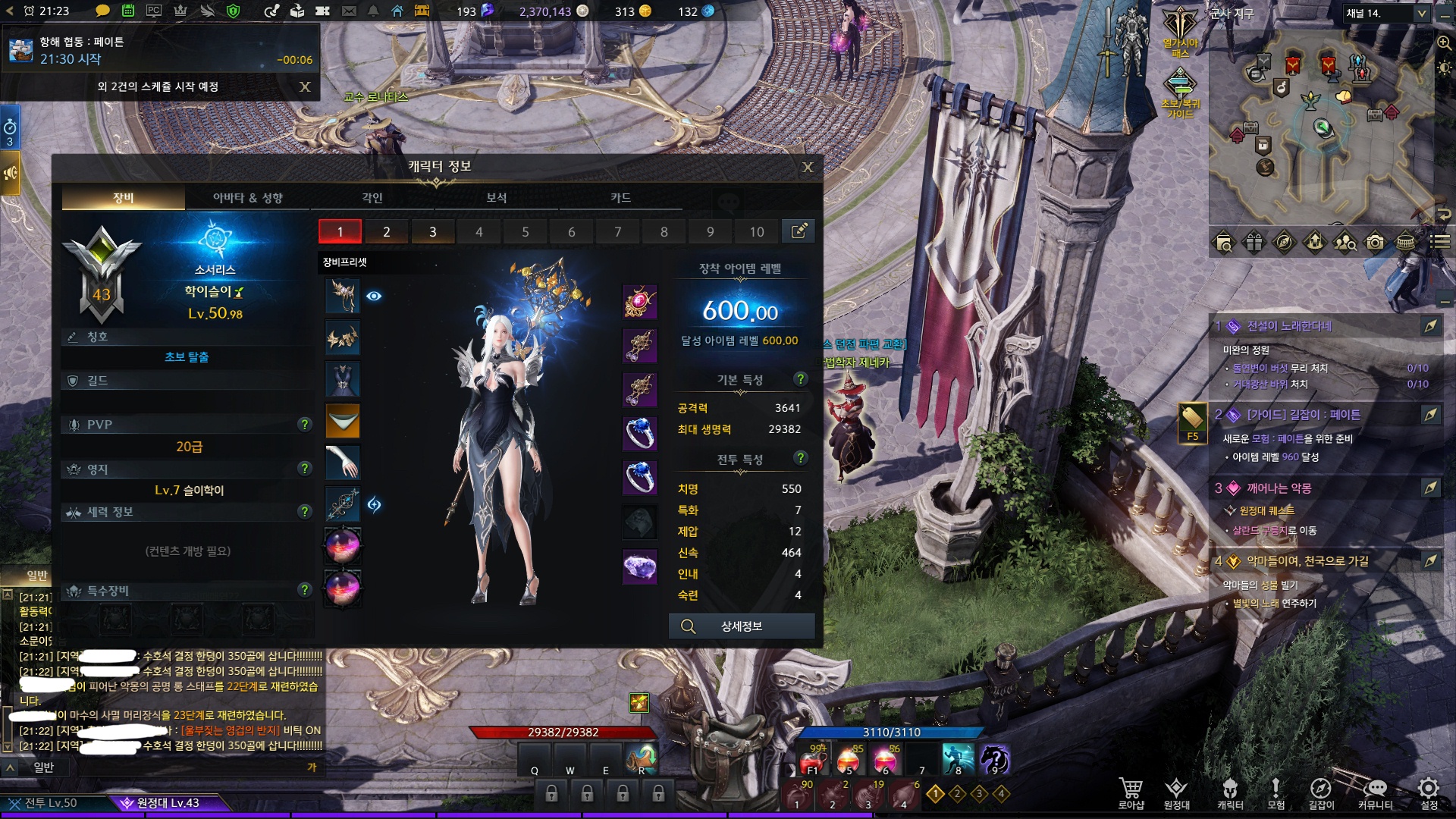Dismiss the schedule notification banner
The width and height of the screenshot is (1456, 819).
(x=305, y=86)
